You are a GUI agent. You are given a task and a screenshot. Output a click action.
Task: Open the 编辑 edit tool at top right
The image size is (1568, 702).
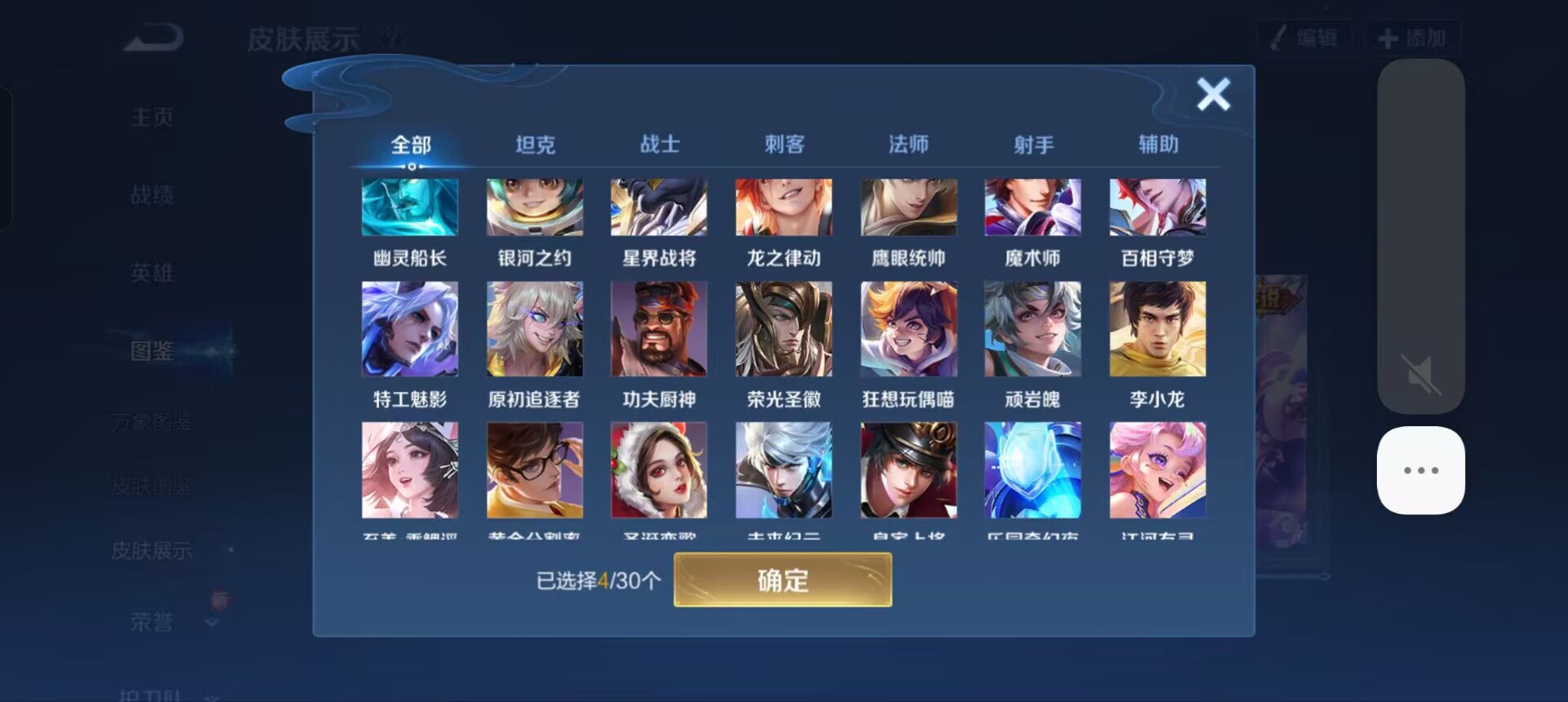[1304, 37]
